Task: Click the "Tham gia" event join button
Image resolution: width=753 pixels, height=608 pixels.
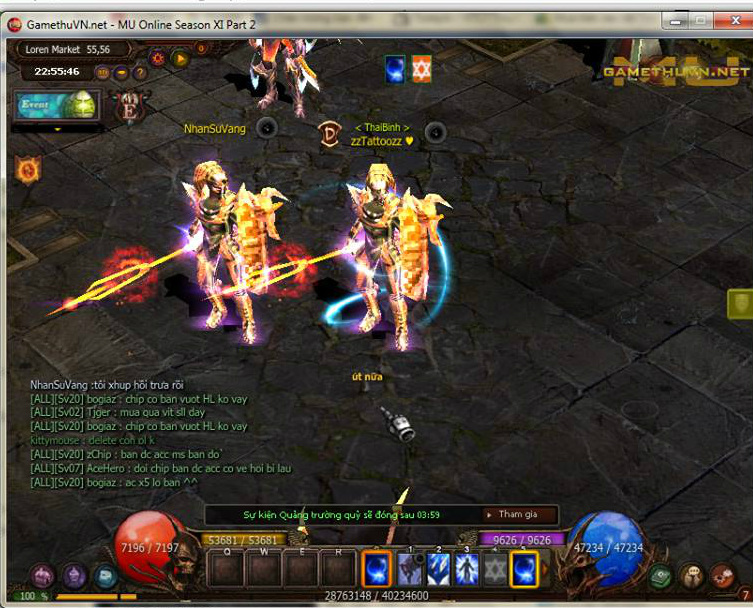Action: click(x=517, y=514)
